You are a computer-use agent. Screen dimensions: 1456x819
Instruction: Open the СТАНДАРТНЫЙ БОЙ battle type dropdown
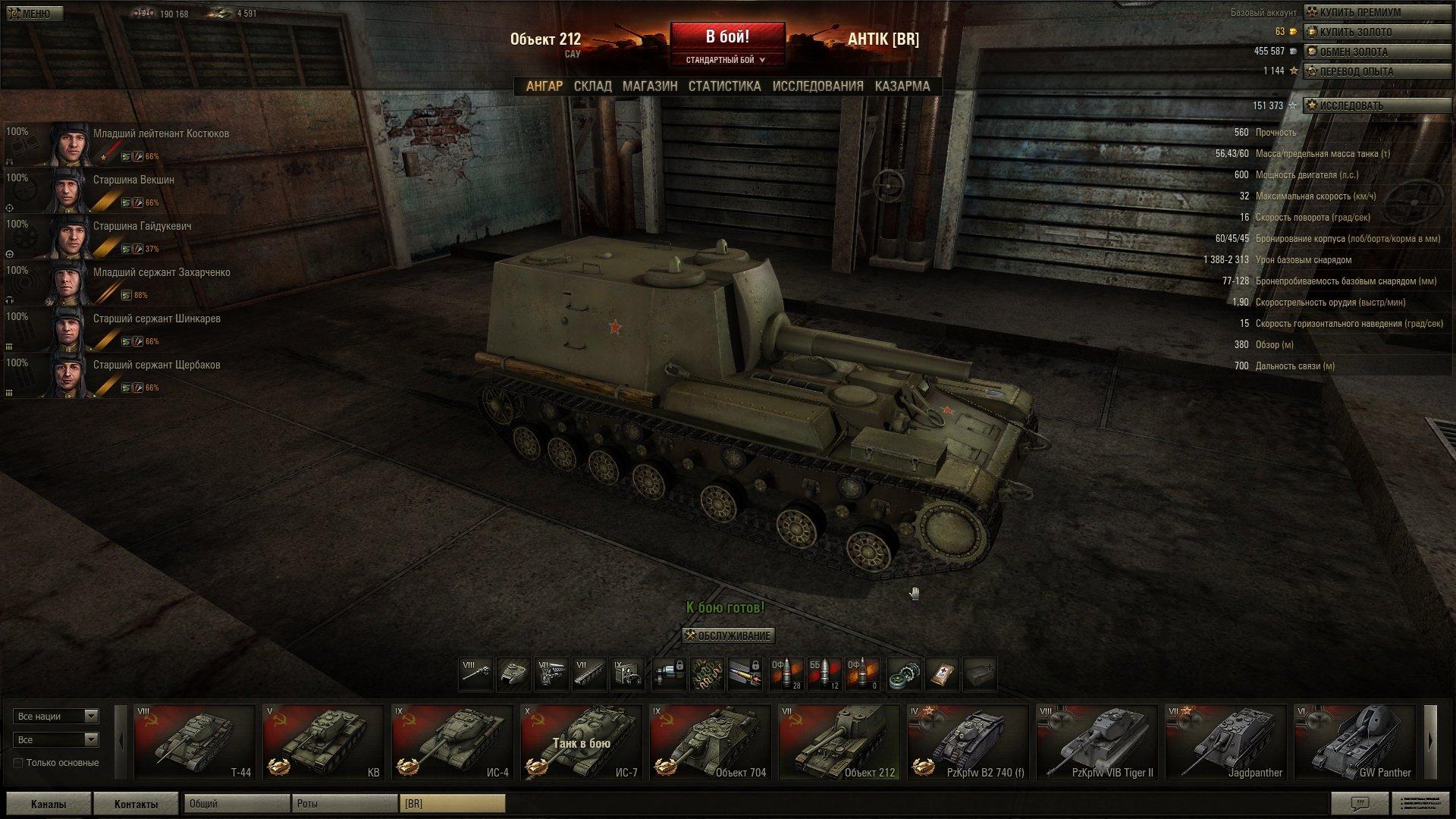(726, 60)
